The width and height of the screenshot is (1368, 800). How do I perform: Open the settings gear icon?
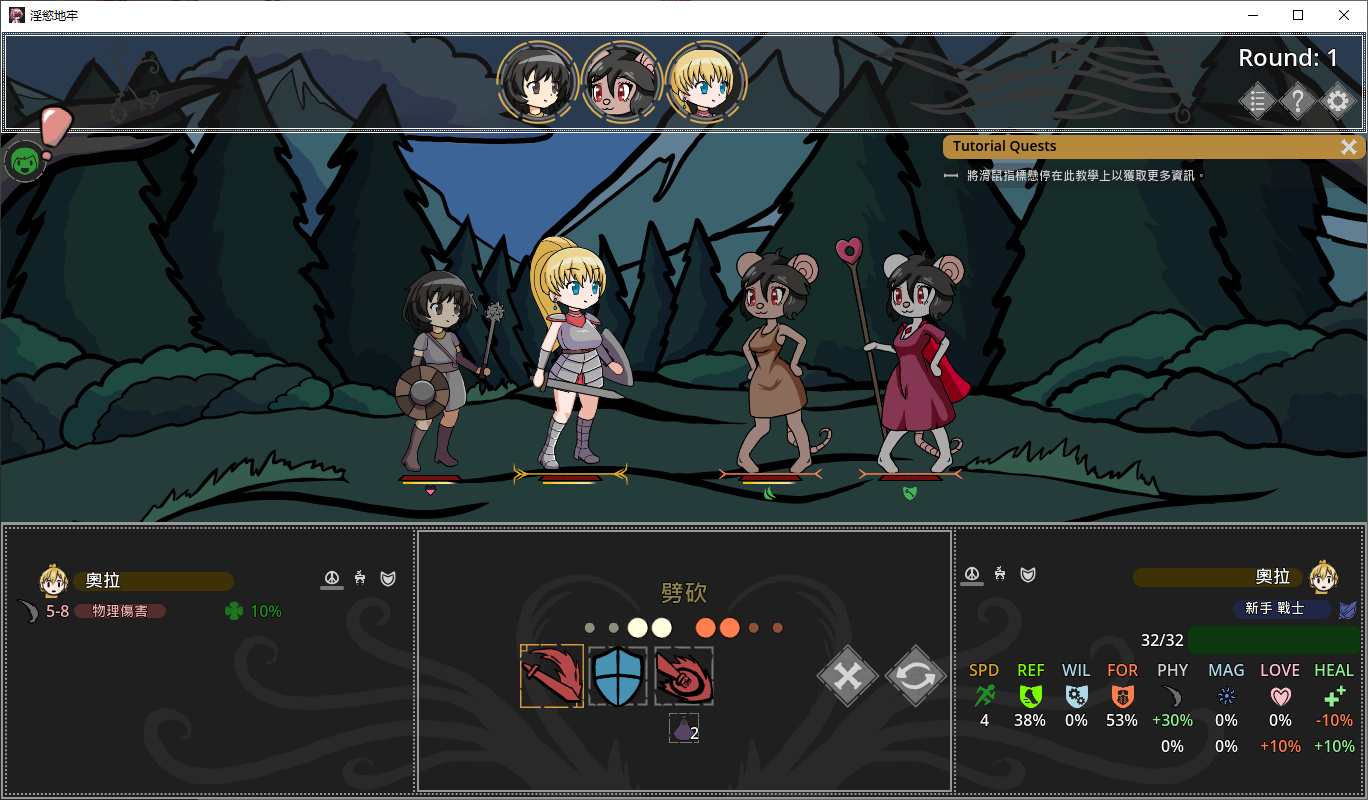tap(1337, 101)
